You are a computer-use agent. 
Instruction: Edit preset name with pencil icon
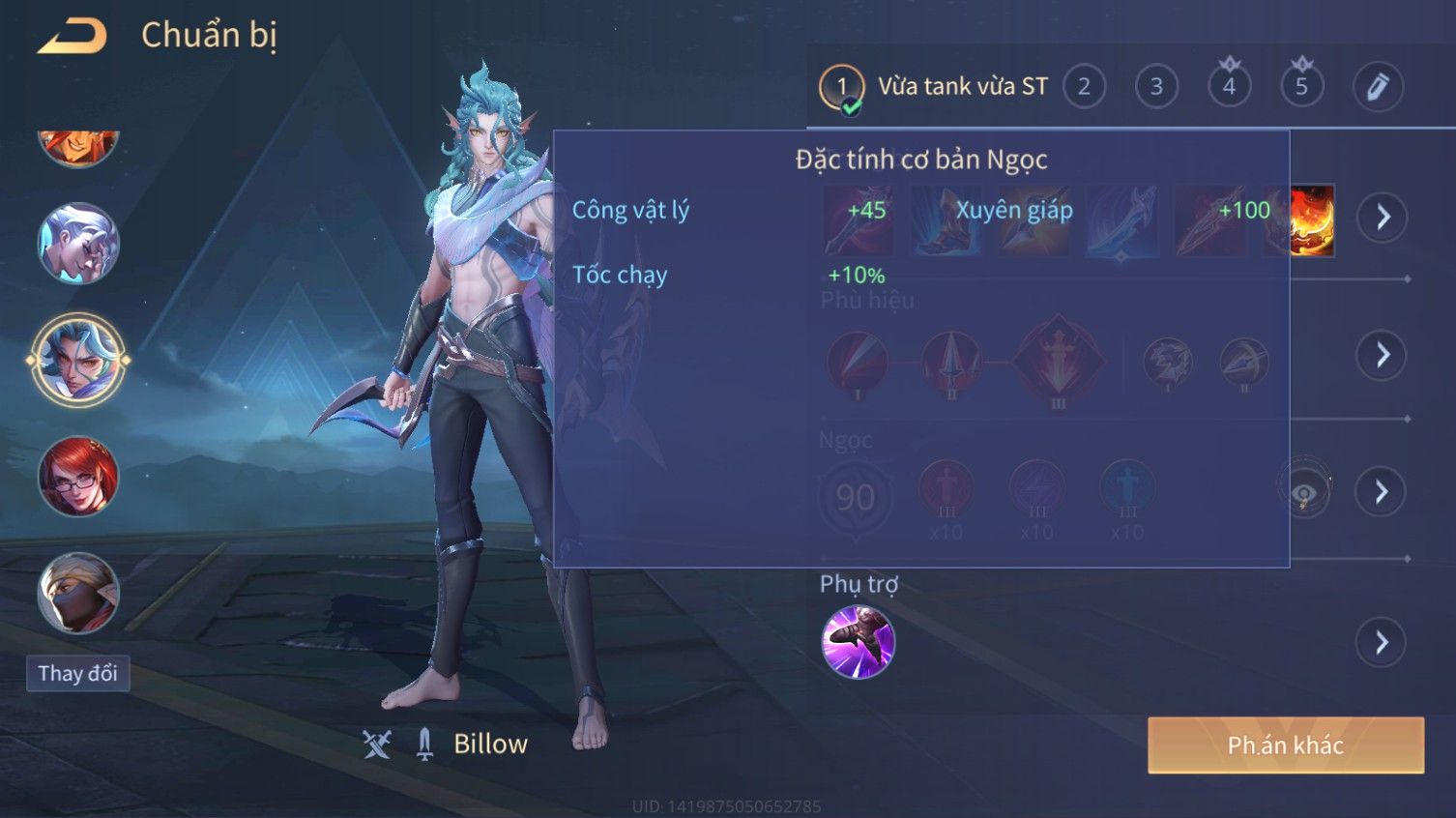[1377, 87]
